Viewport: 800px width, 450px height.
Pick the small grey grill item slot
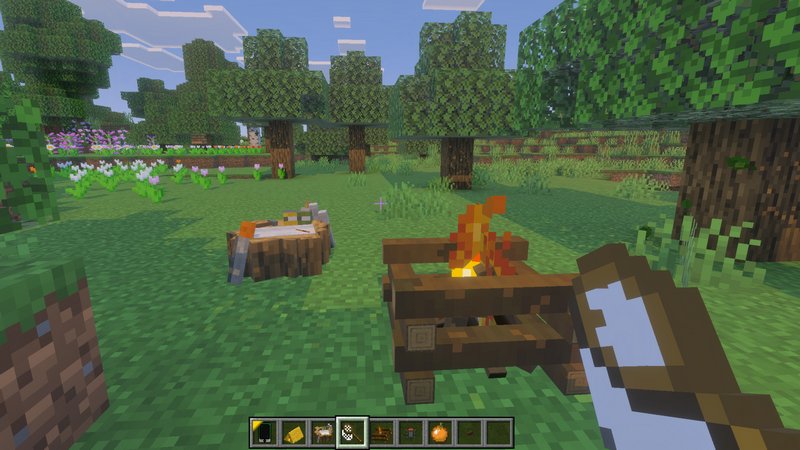coord(410,432)
